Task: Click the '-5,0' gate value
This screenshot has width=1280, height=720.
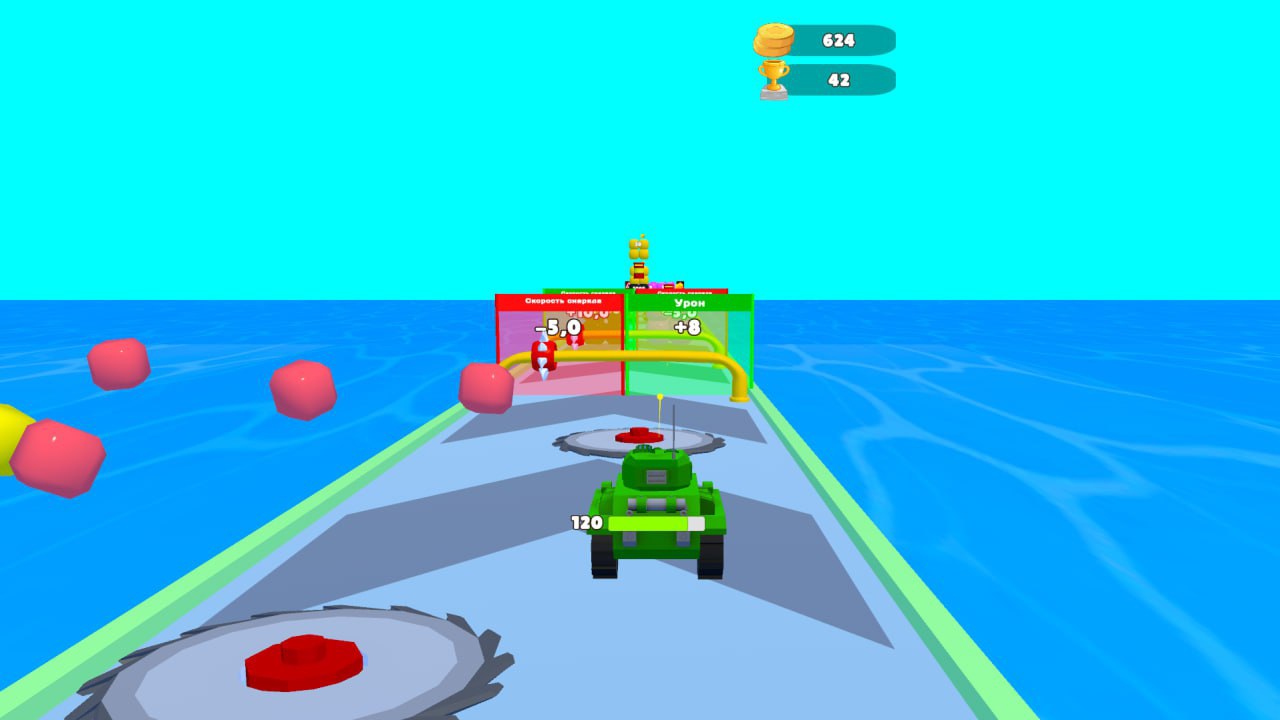Action: click(x=557, y=326)
